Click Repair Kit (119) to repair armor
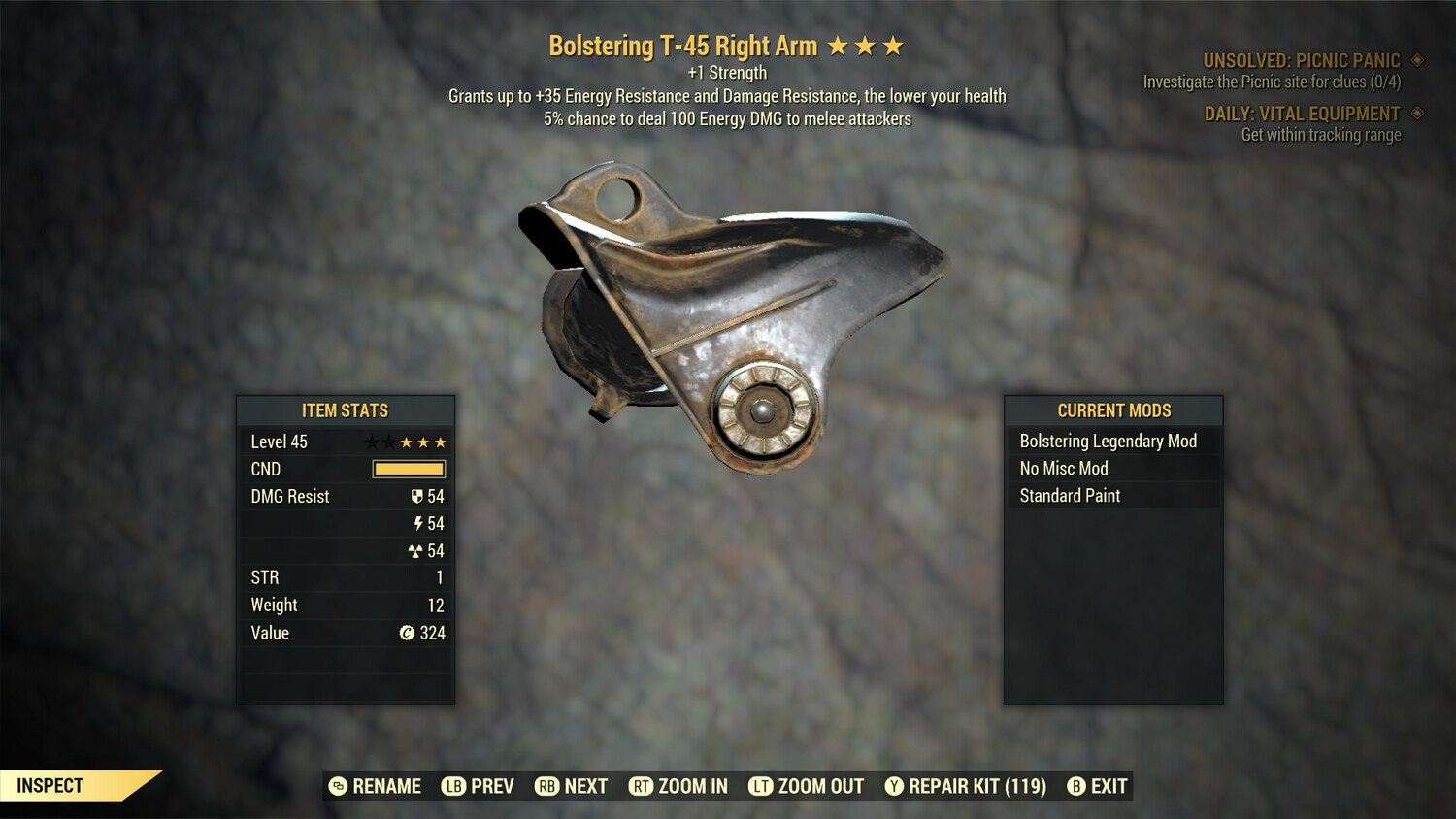The image size is (1456, 819). [974, 786]
